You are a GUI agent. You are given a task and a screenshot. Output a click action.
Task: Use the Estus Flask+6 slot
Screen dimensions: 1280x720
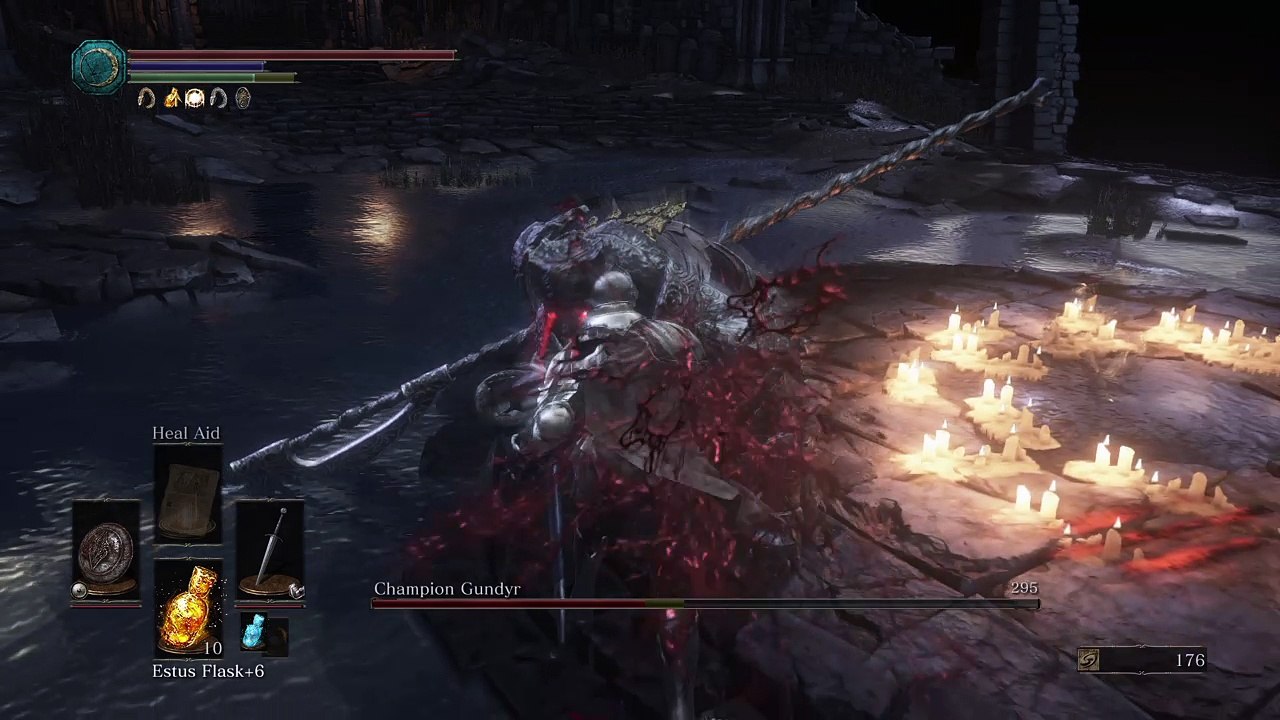pyautogui.click(x=188, y=607)
